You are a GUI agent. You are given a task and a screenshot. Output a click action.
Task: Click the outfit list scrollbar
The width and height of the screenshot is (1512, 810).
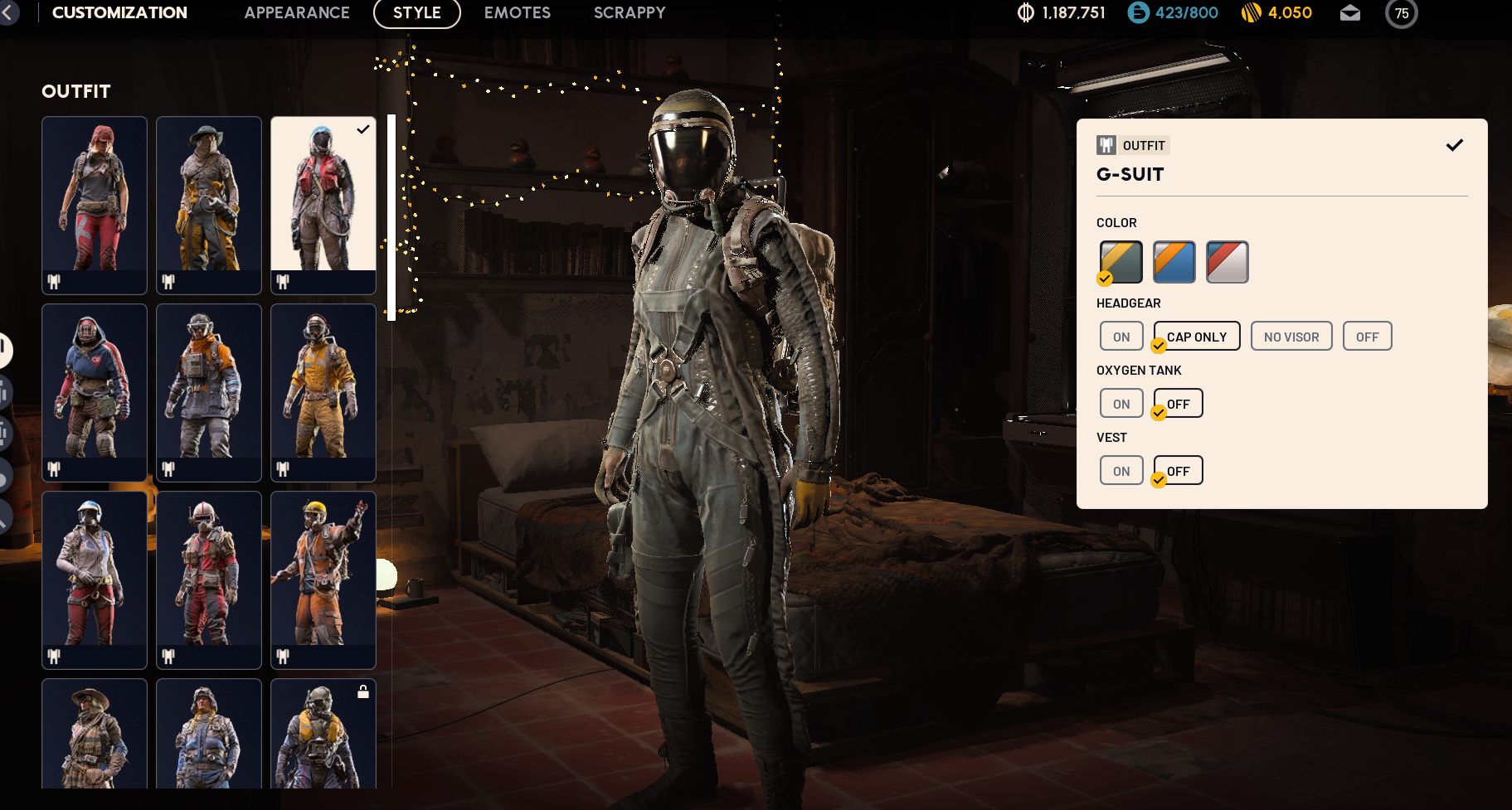pos(391,217)
